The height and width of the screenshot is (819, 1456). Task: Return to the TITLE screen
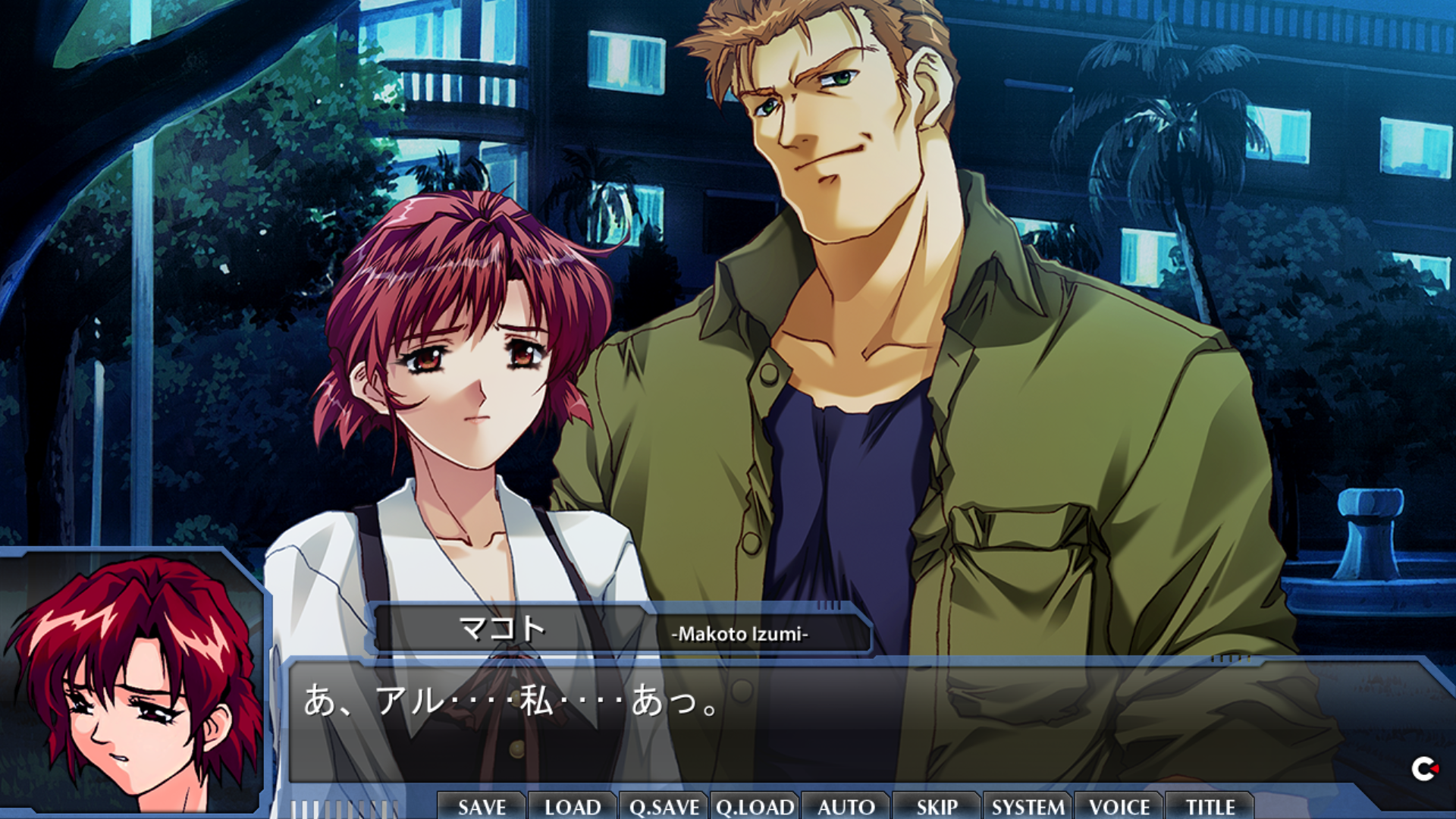tap(1210, 806)
